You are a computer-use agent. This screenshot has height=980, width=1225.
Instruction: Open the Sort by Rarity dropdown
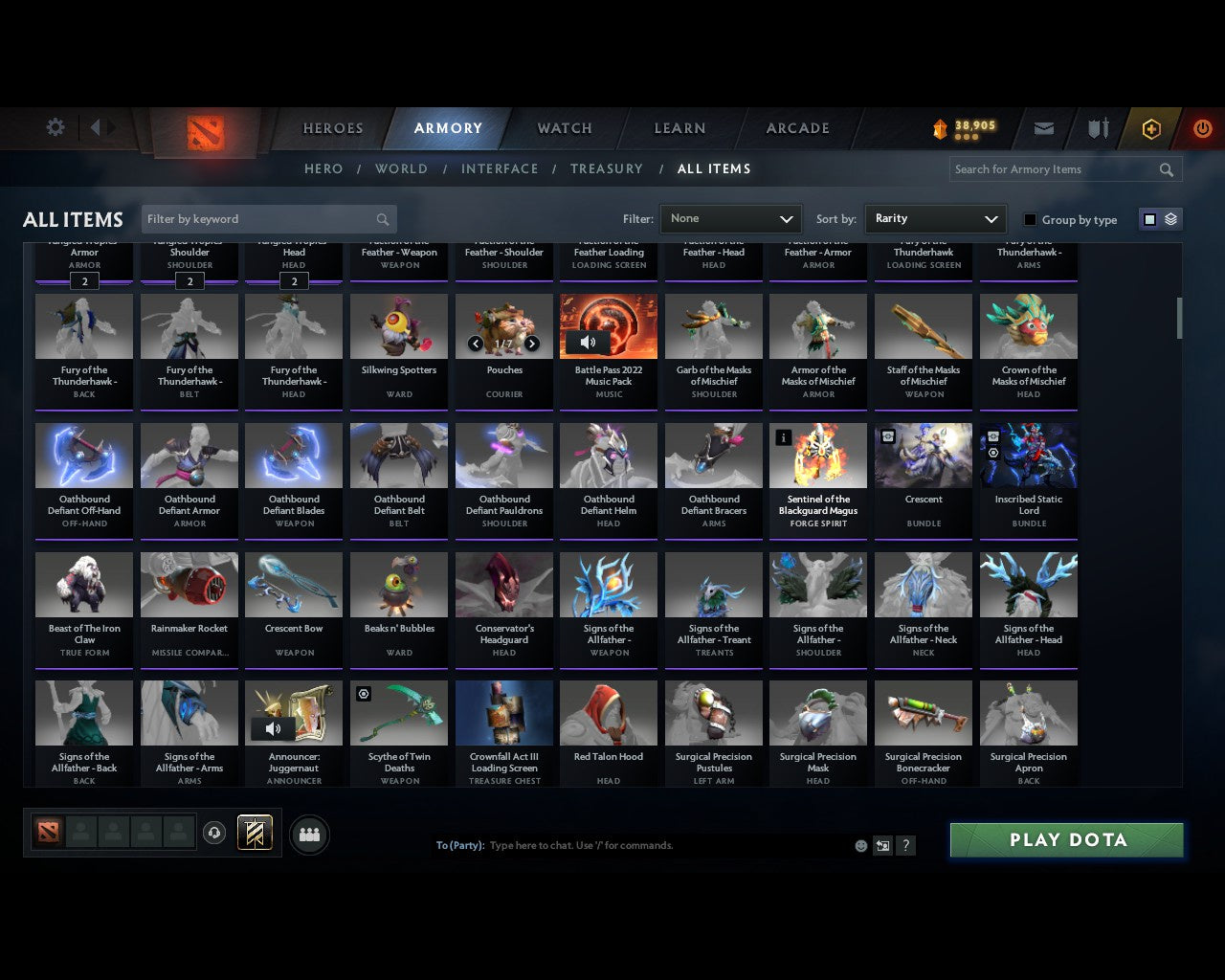point(935,218)
